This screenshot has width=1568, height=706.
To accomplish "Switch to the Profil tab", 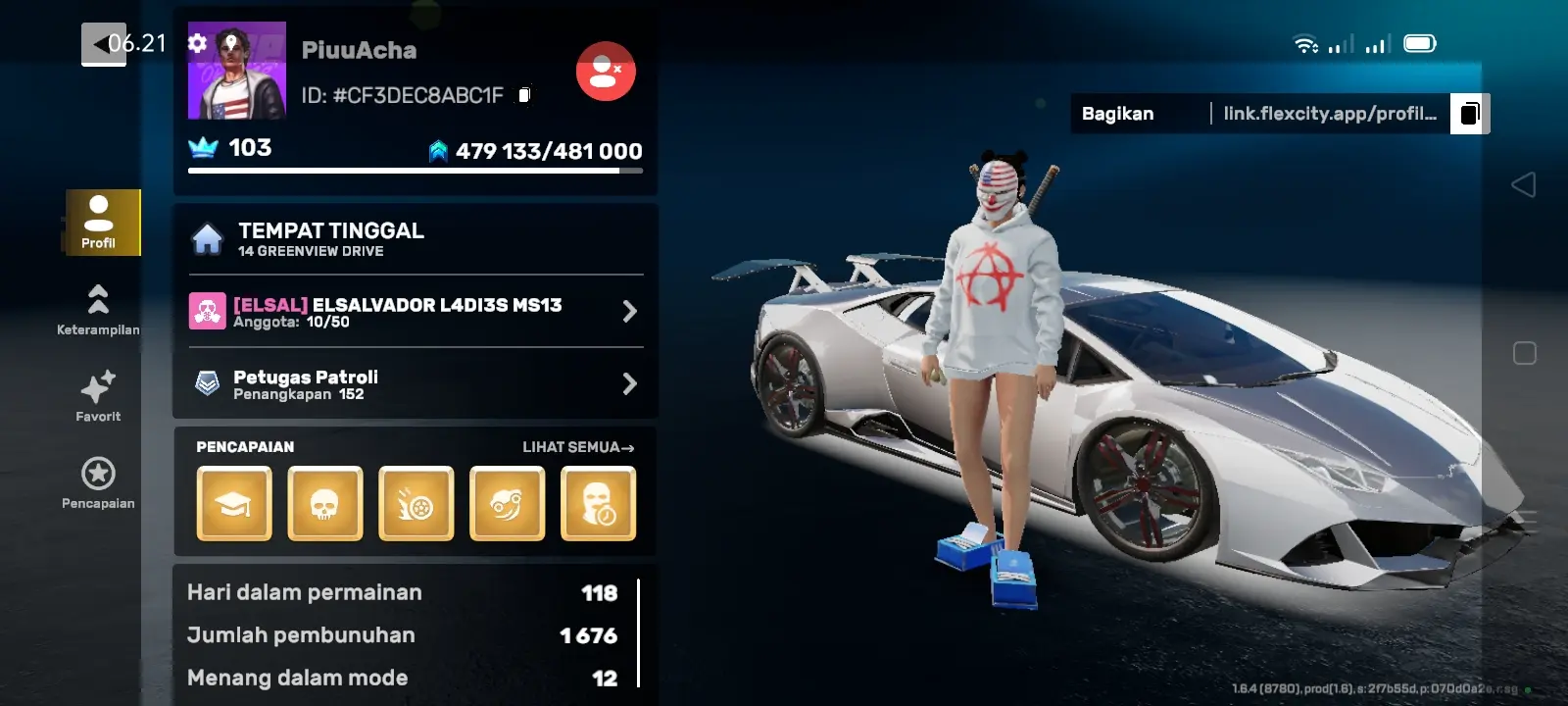I will click(x=98, y=223).
